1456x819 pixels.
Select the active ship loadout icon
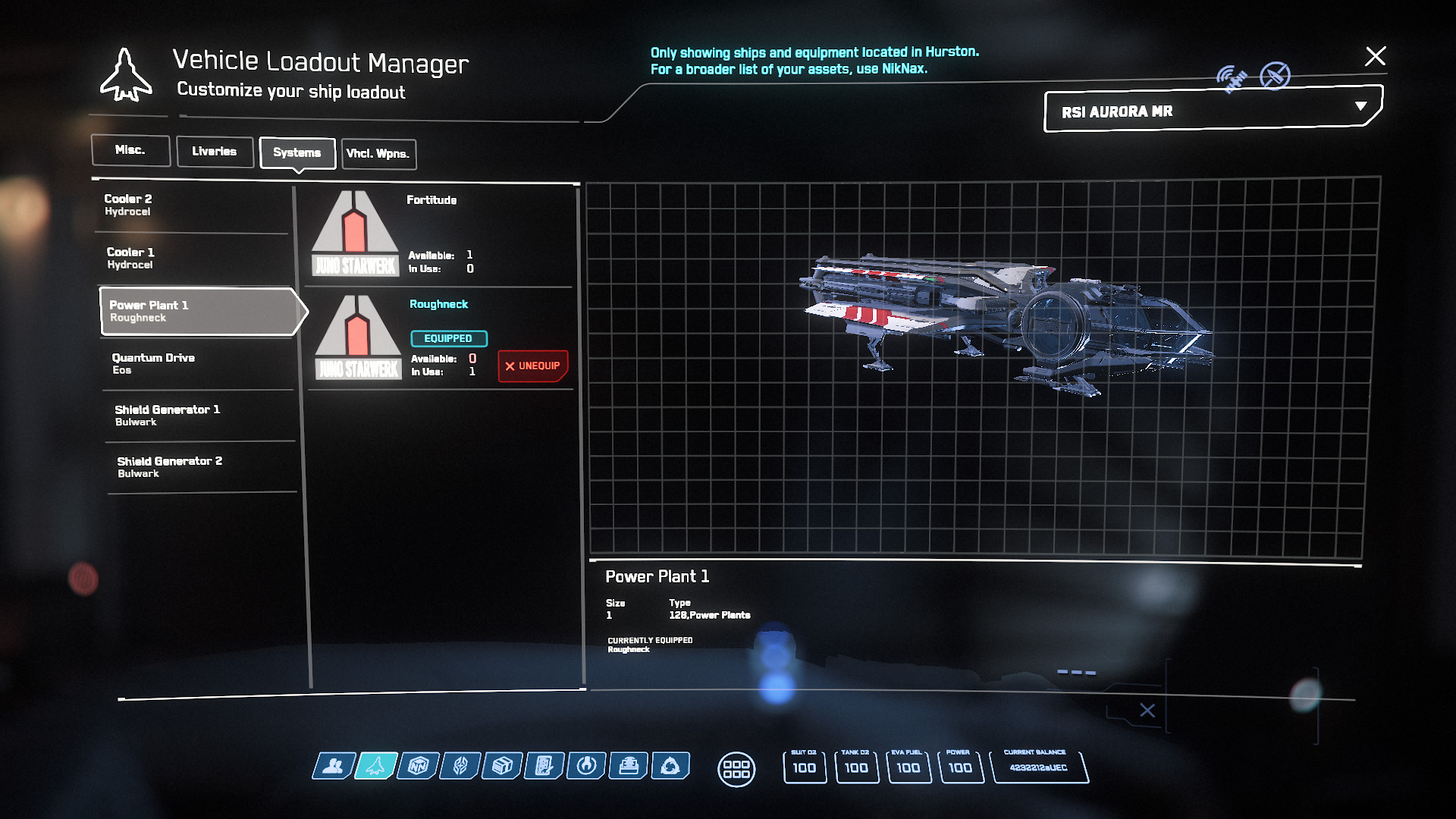(x=375, y=767)
